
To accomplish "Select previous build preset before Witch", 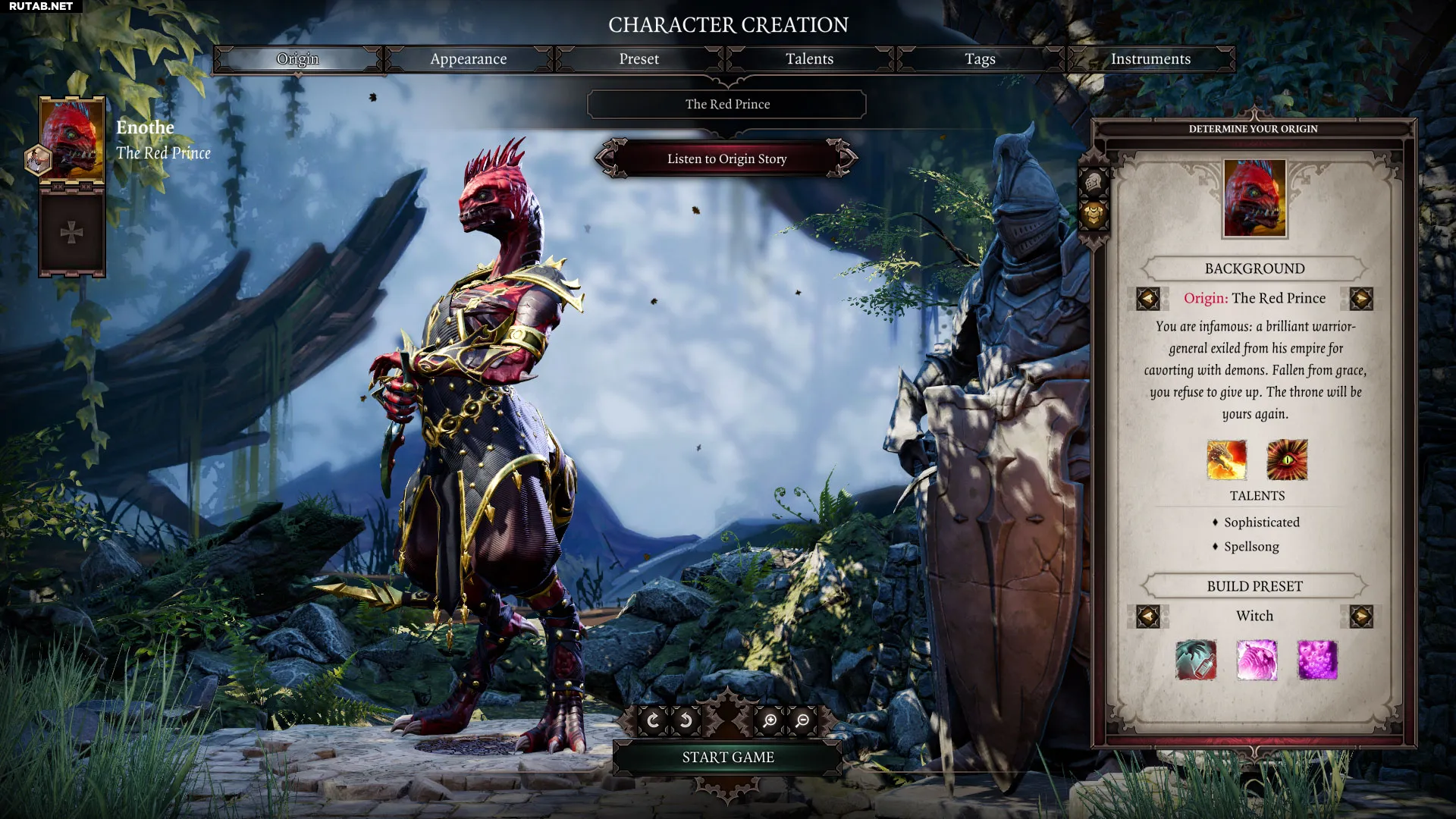I will [x=1147, y=617].
